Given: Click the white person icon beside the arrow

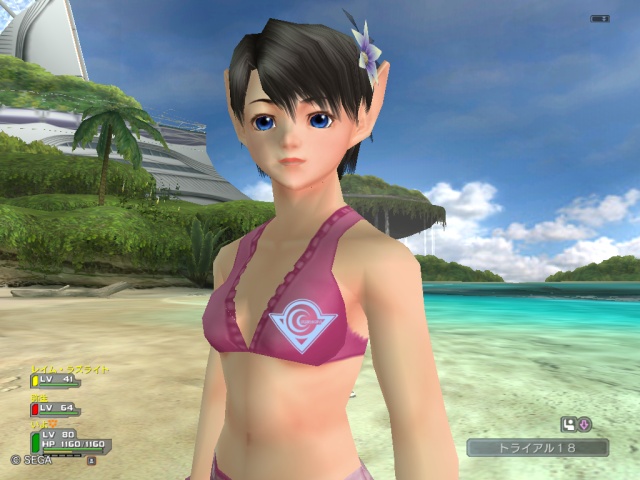Looking at the screenshot, I should [x=569, y=424].
